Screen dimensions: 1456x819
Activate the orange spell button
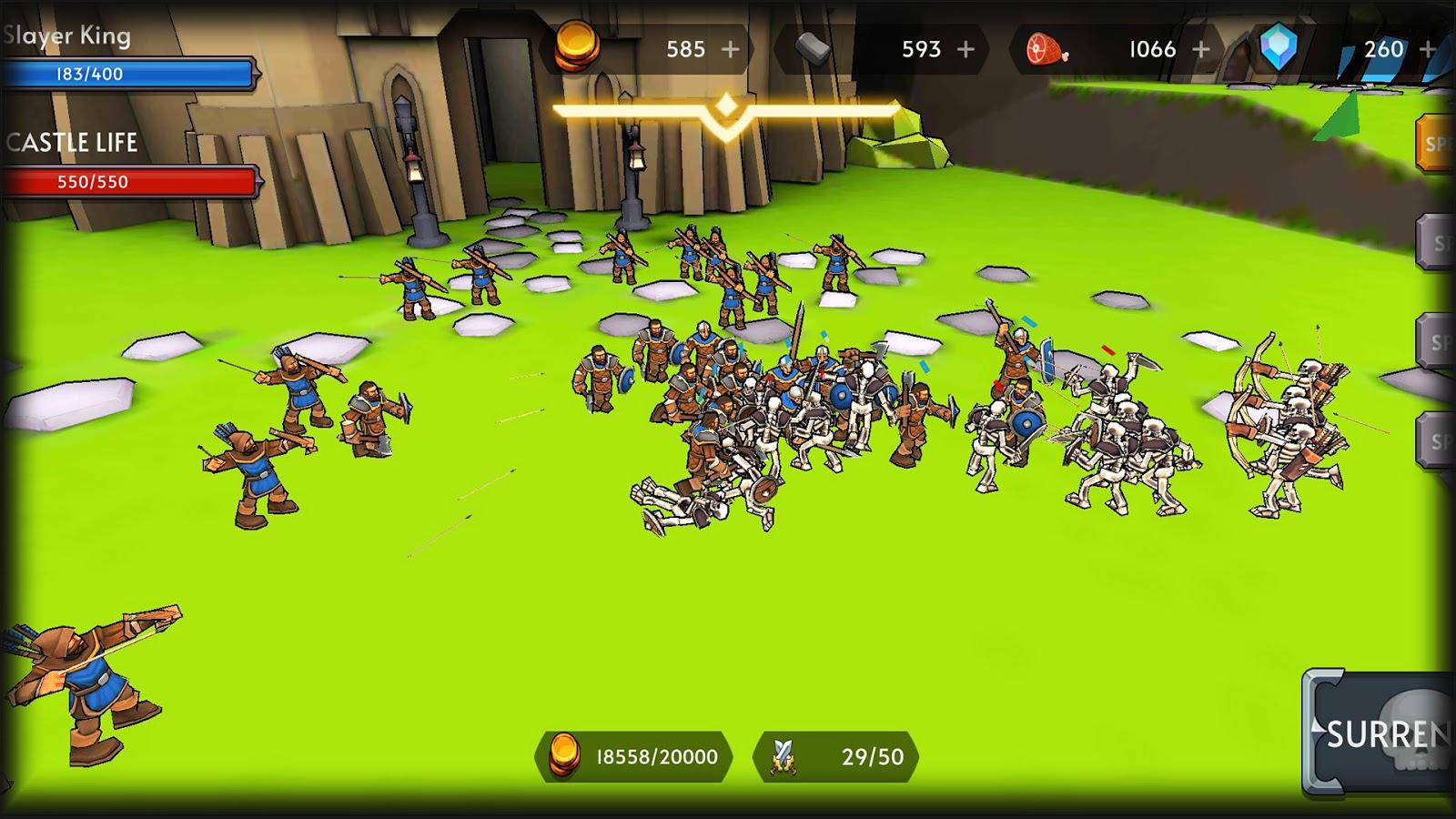click(1435, 144)
